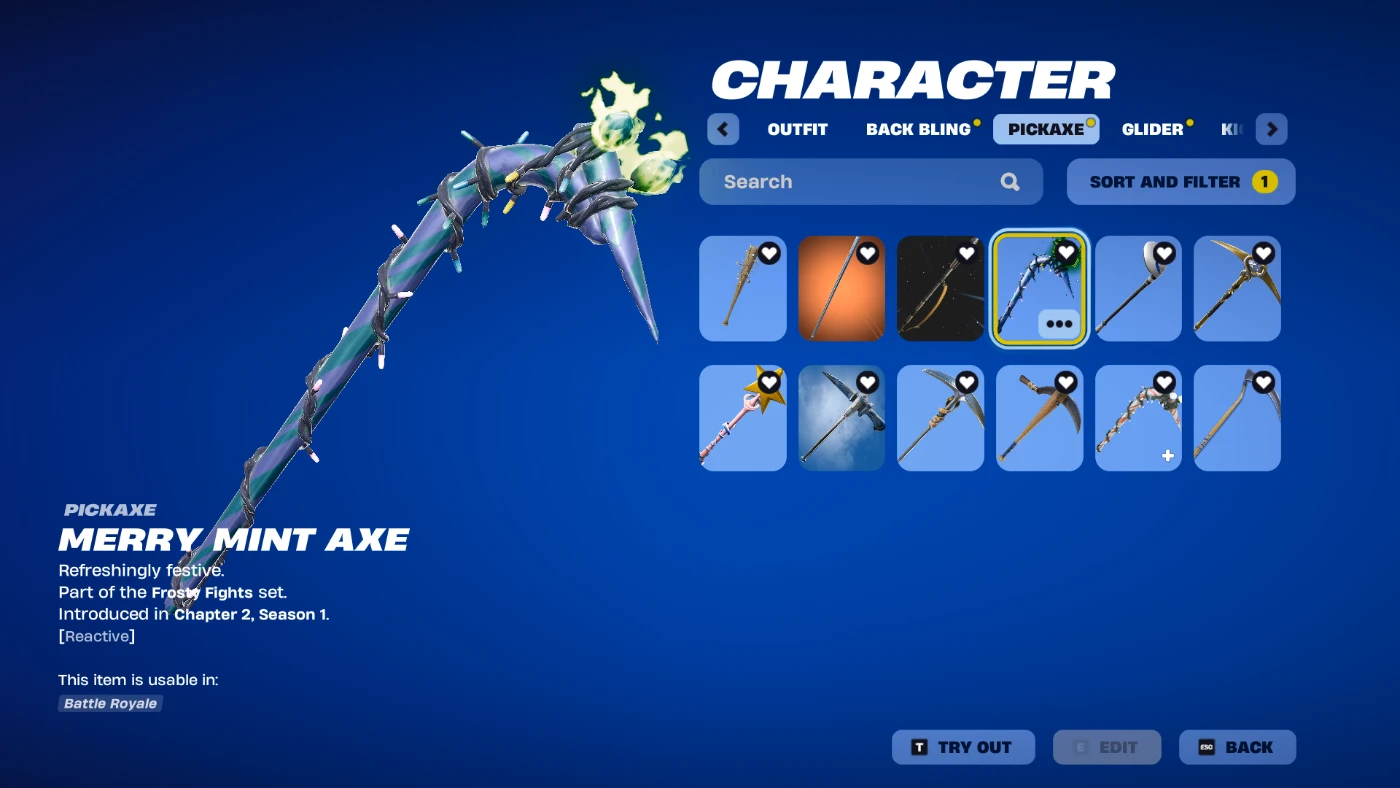
Task: Select the wooden-handled curved blade pickaxe
Action: [1039, 418]
